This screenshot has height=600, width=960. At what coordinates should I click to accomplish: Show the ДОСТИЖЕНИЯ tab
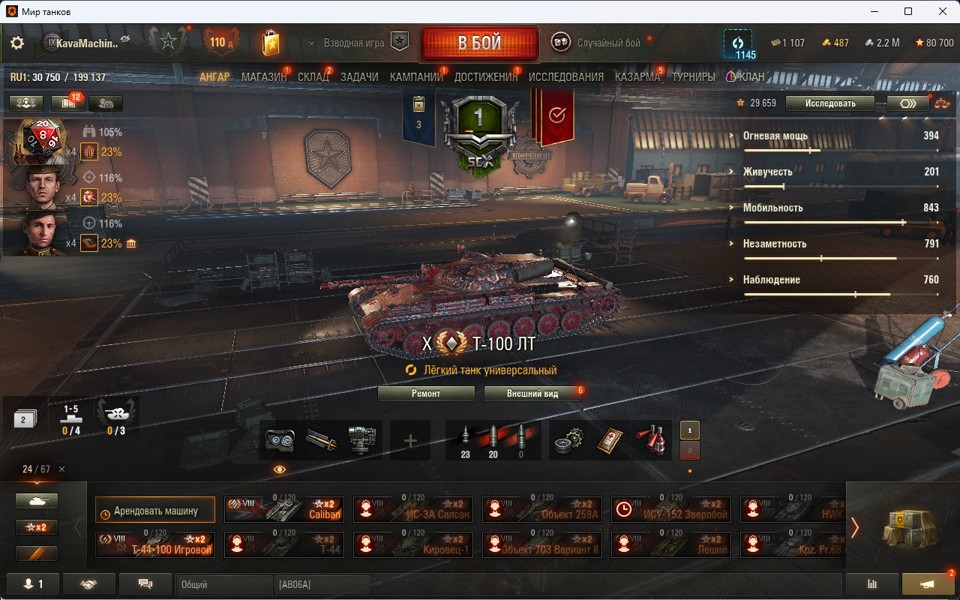(486, 77)
